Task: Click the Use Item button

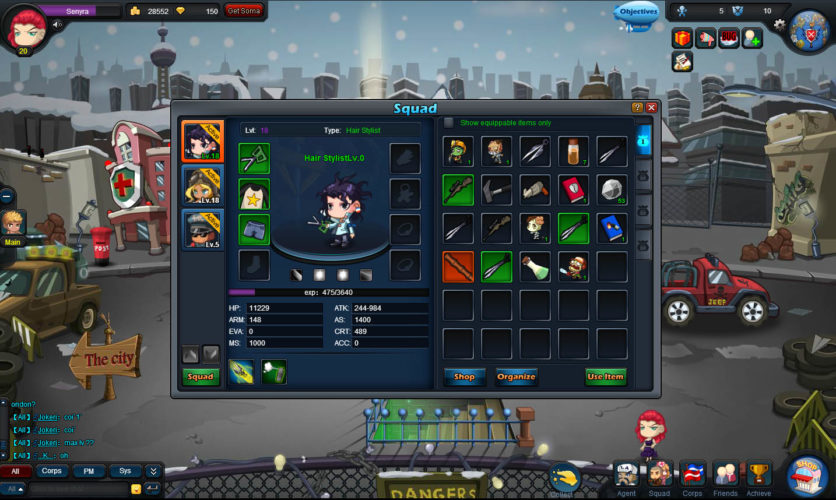Action: [x=605, y=376]
